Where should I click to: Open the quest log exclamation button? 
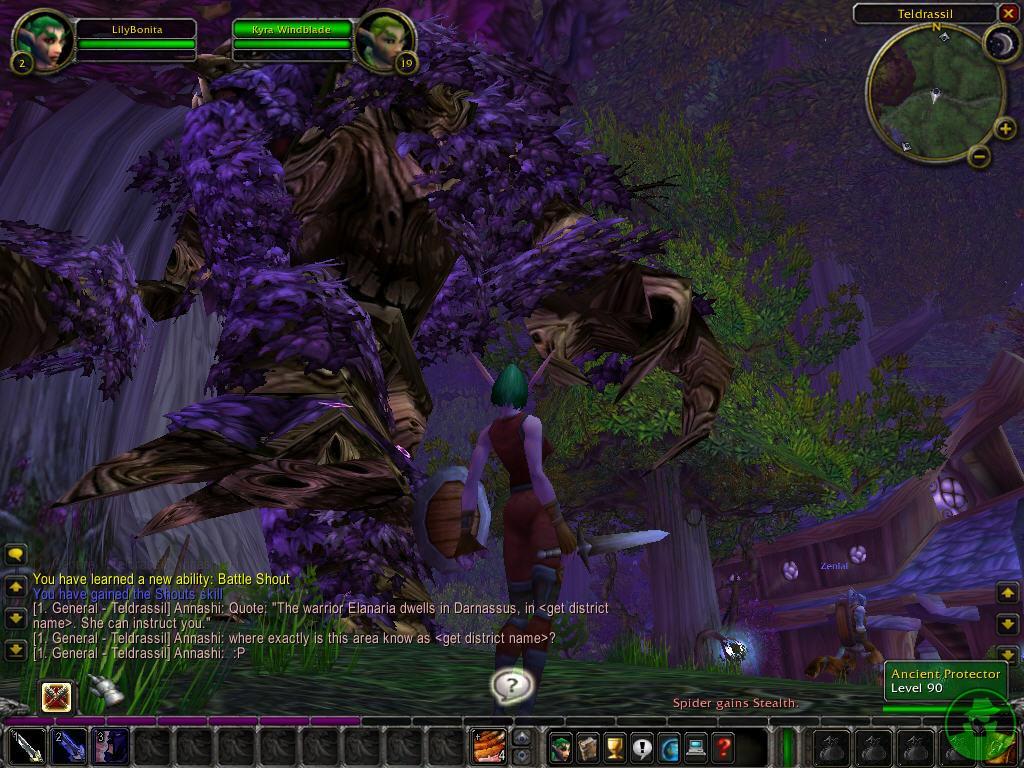click(x=642, y=747)
